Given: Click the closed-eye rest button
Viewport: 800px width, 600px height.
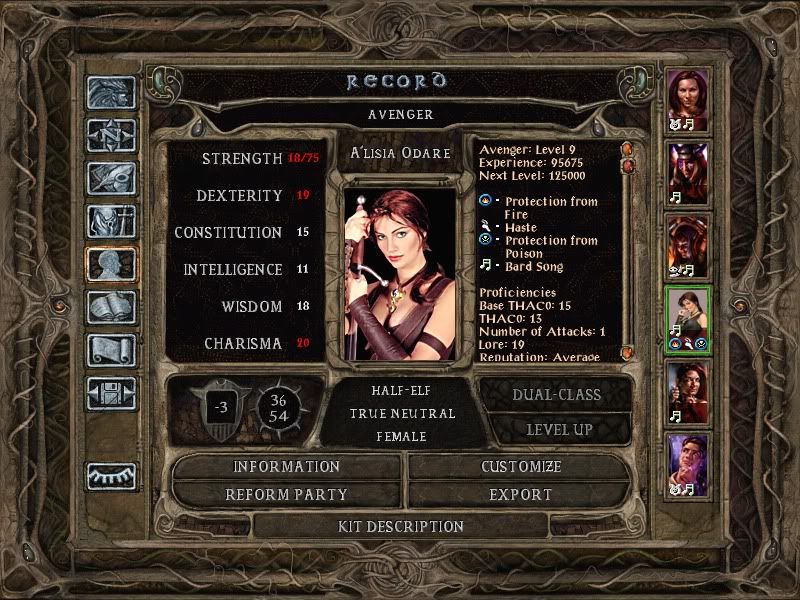Looking at the screenshot, I should (111, 476).
